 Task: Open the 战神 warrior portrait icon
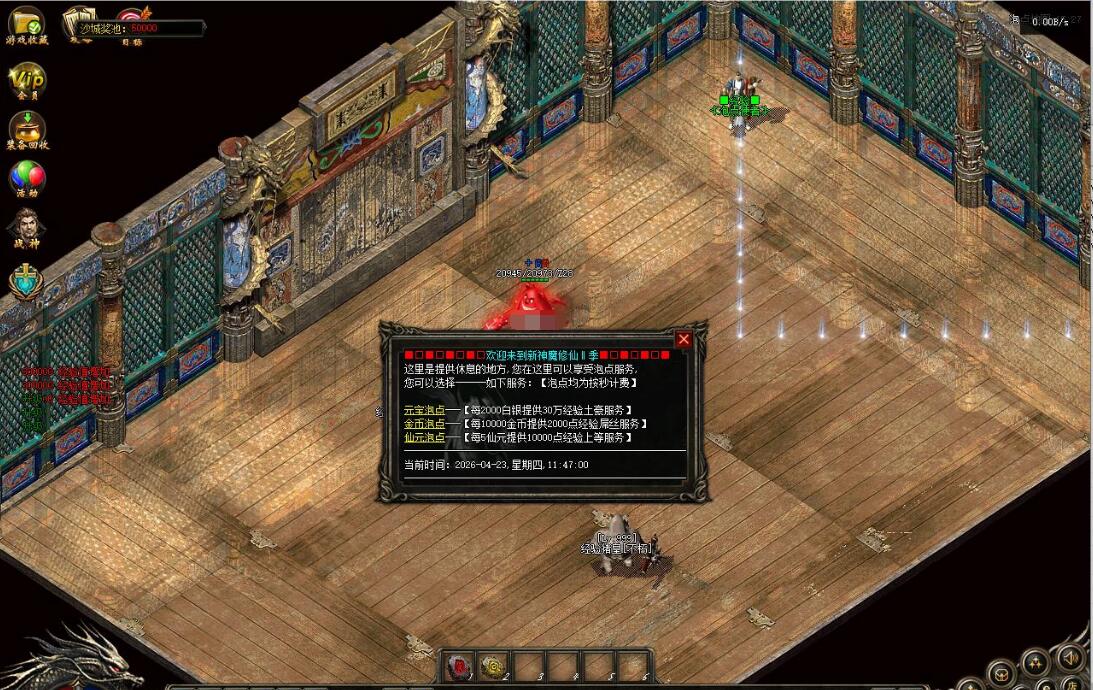tap(27, 226)
